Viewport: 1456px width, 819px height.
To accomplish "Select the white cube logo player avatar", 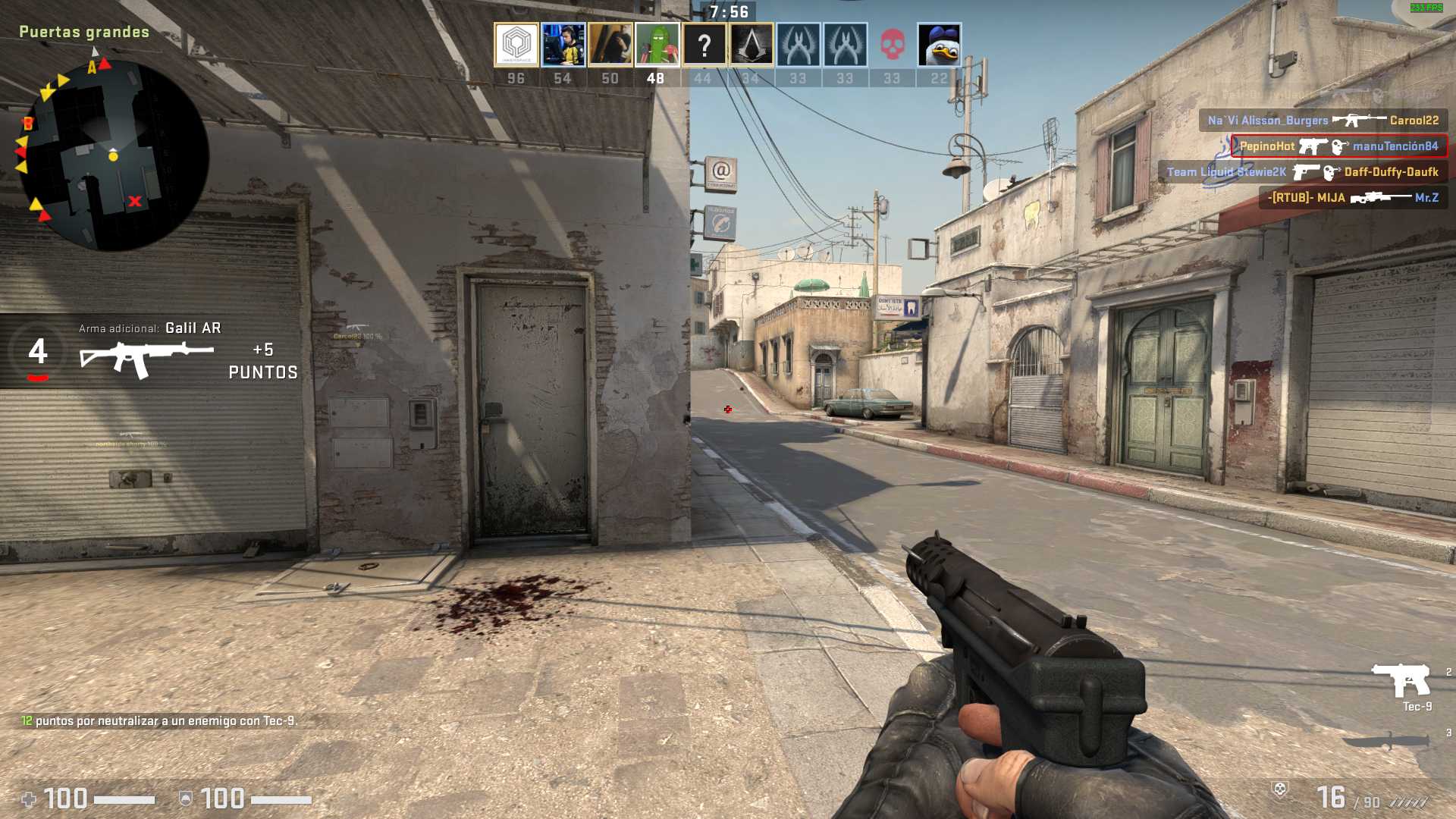I will [516, 45].
